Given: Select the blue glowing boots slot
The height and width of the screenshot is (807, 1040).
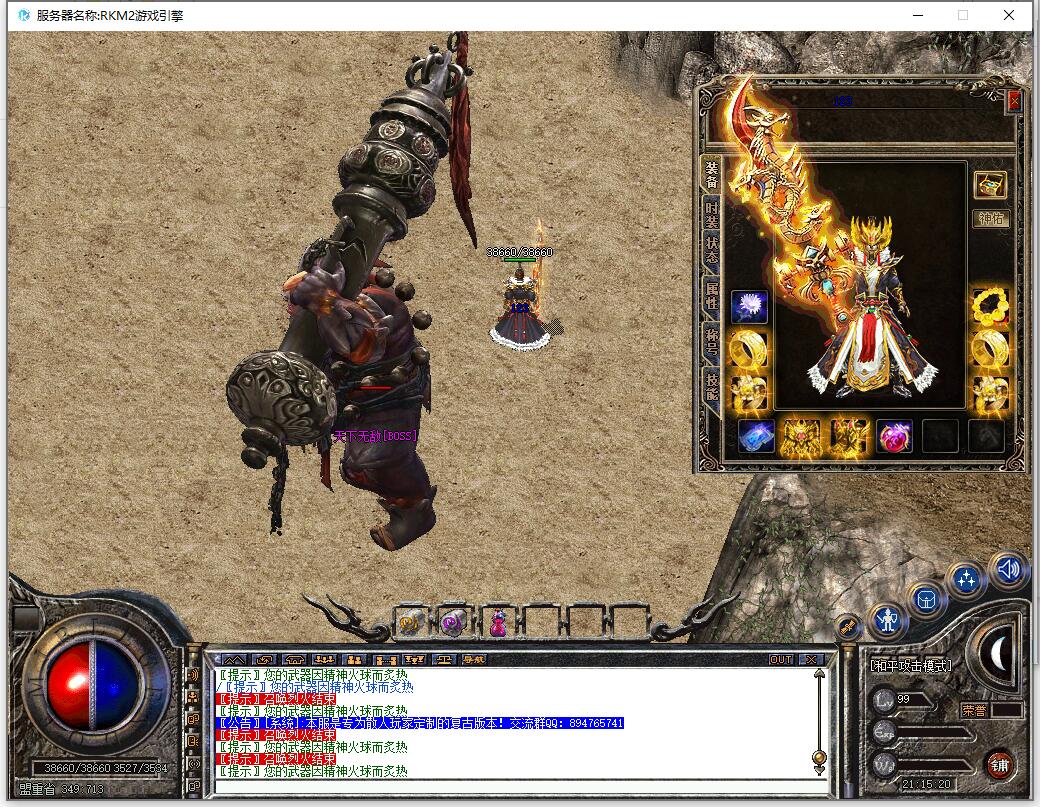Looking at the screenshot, I should [x=756, y=437].
